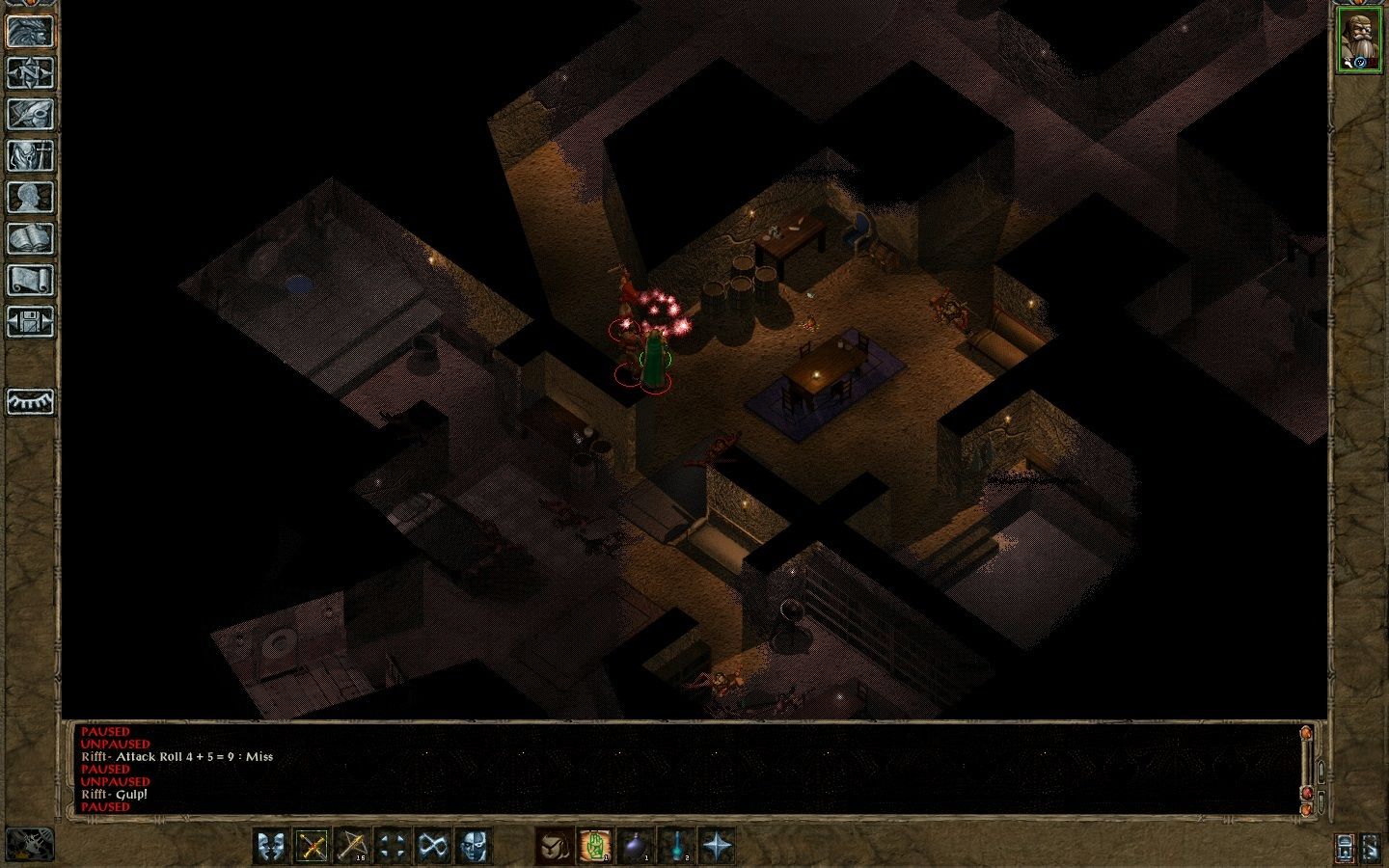The width and height of the screenshot is (1389, 868).
Task: Click the return to game head icon
Action: (x=30, y=31)
